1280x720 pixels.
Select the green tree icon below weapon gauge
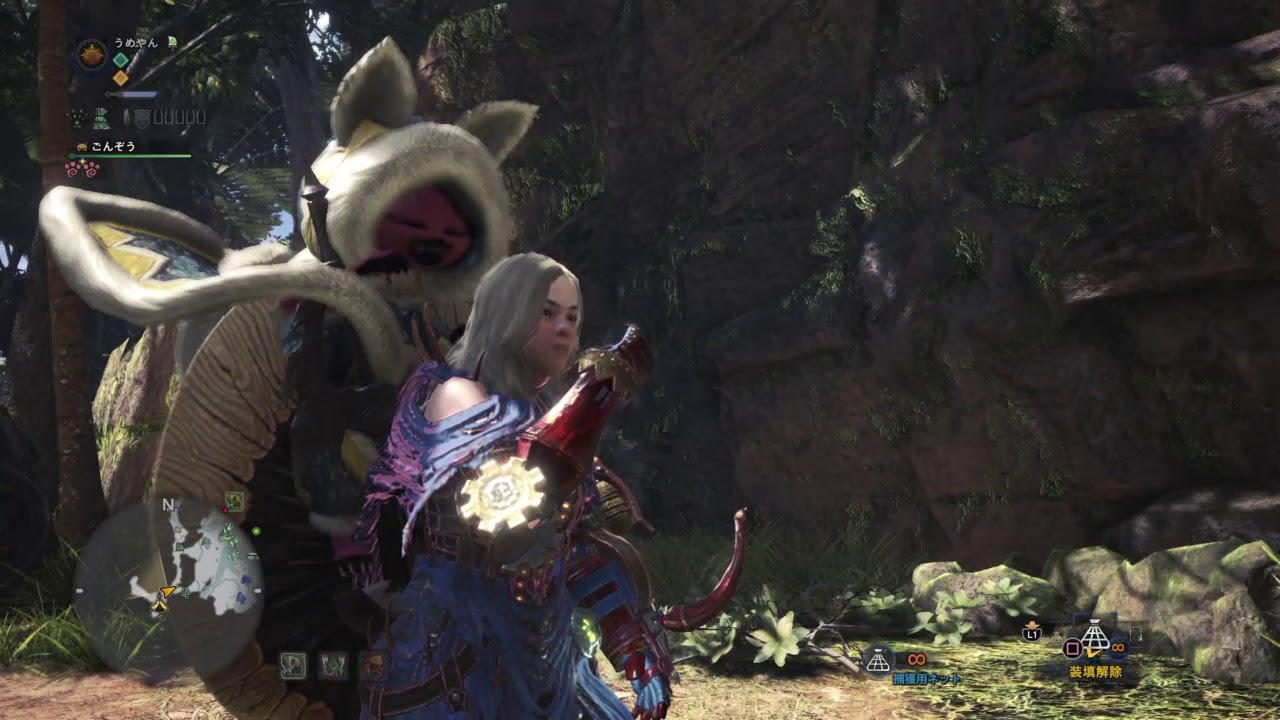tap(101, 118)
